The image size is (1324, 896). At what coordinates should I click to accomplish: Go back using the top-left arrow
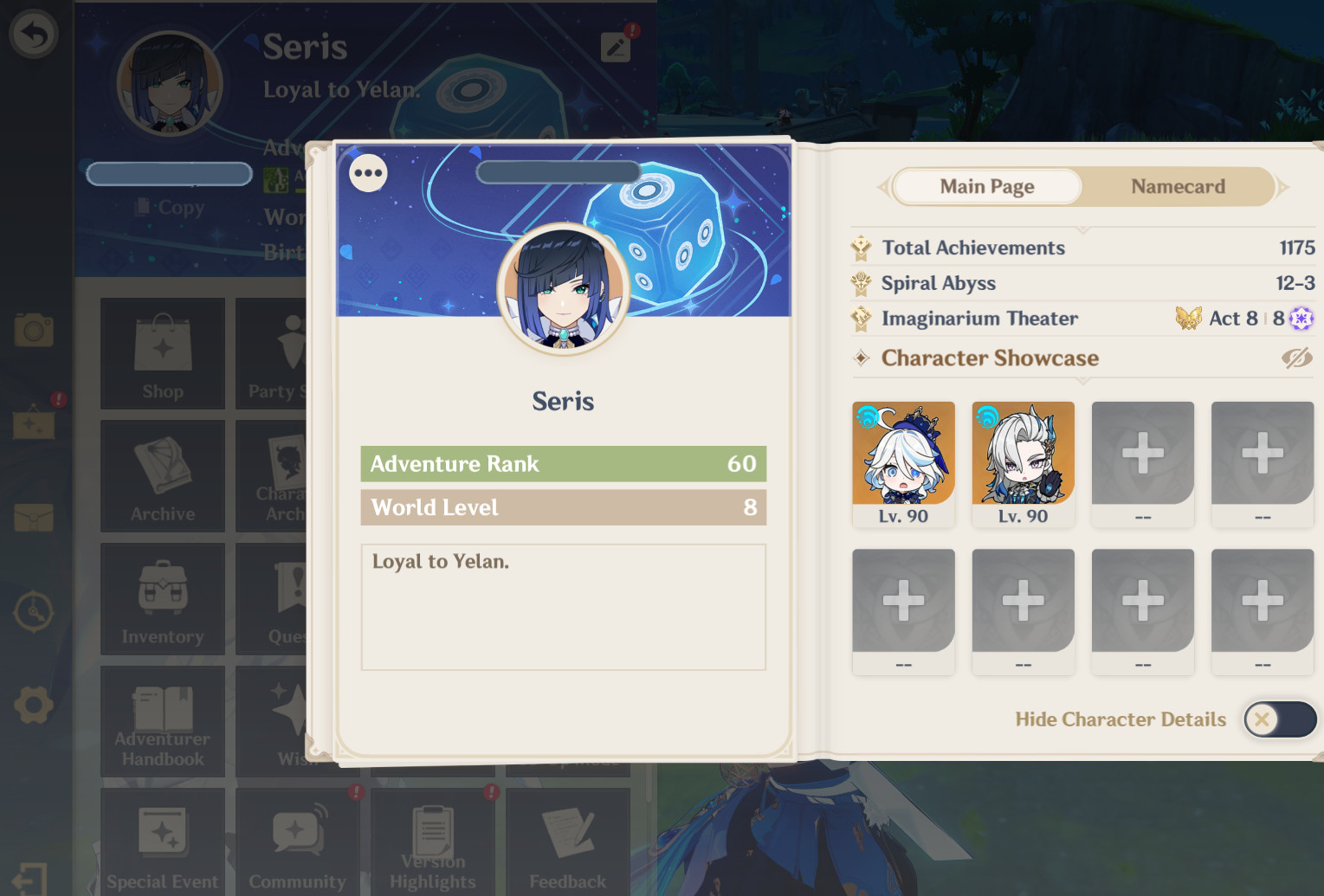pyautogui.click(x=34, y=34)
